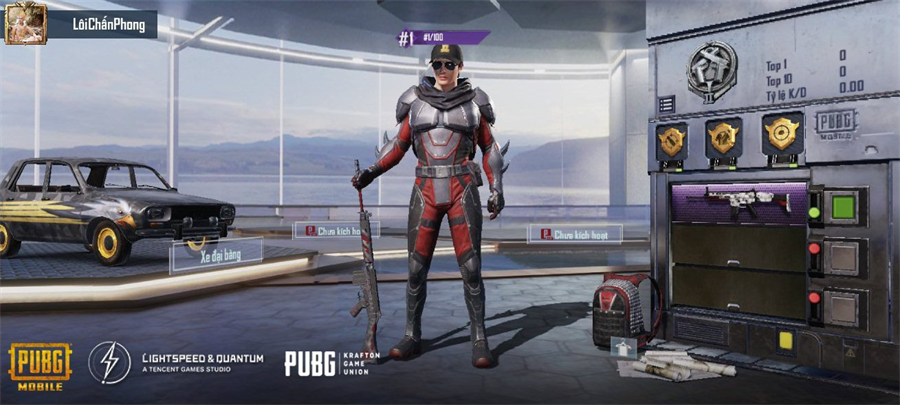Open LôiChấnPhong's player avatar

pos(25,23)
